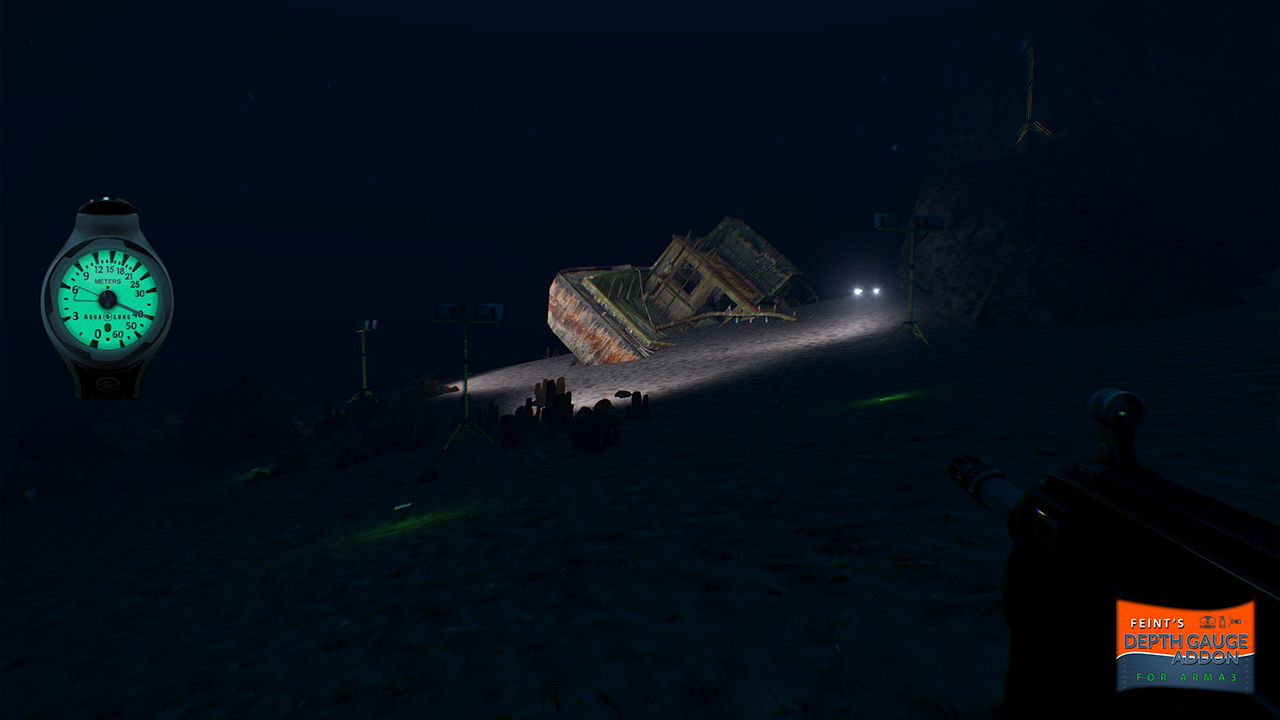Viewport: 1280px width, 720px height.
Task: Click the DEPTH GAUGE title text
Action: [1186, 640]
